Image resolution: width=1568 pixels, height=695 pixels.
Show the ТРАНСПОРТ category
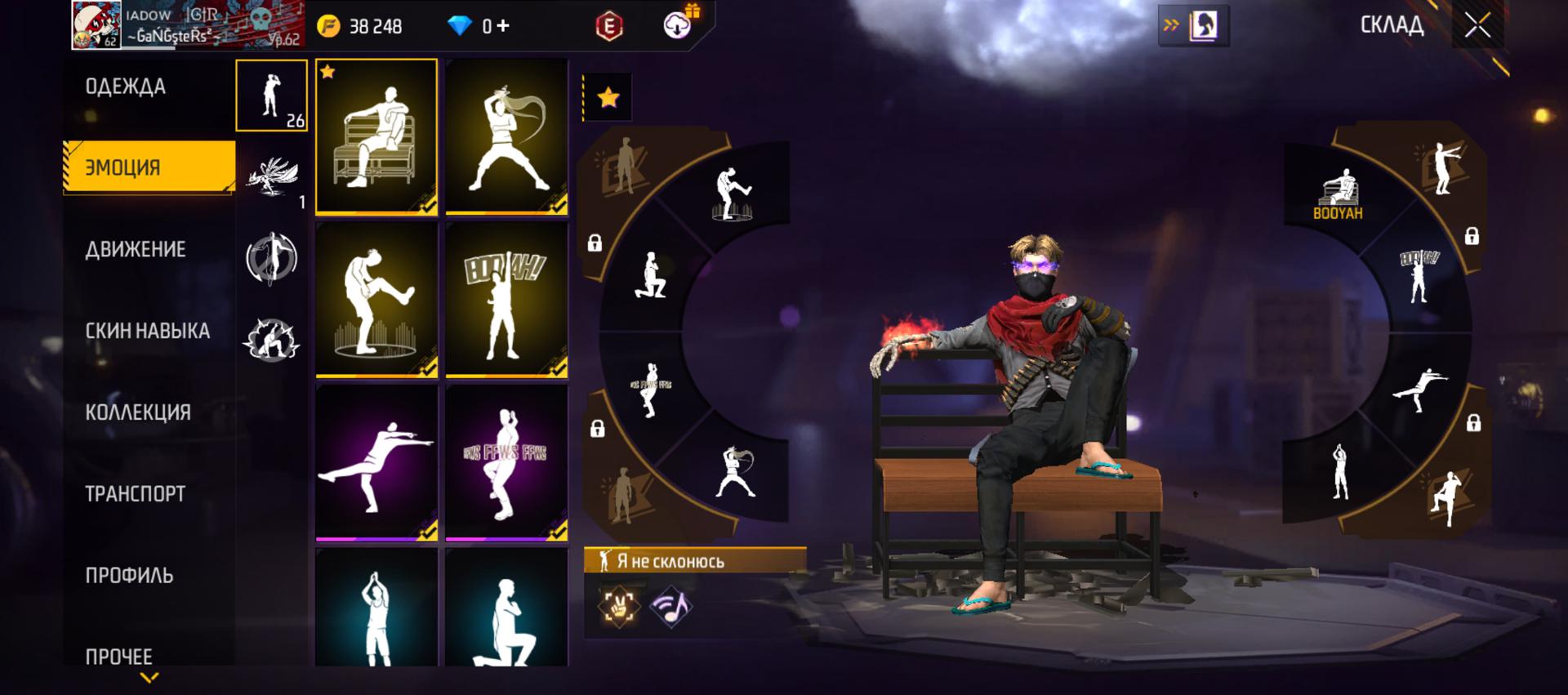[x=136, y=494]
